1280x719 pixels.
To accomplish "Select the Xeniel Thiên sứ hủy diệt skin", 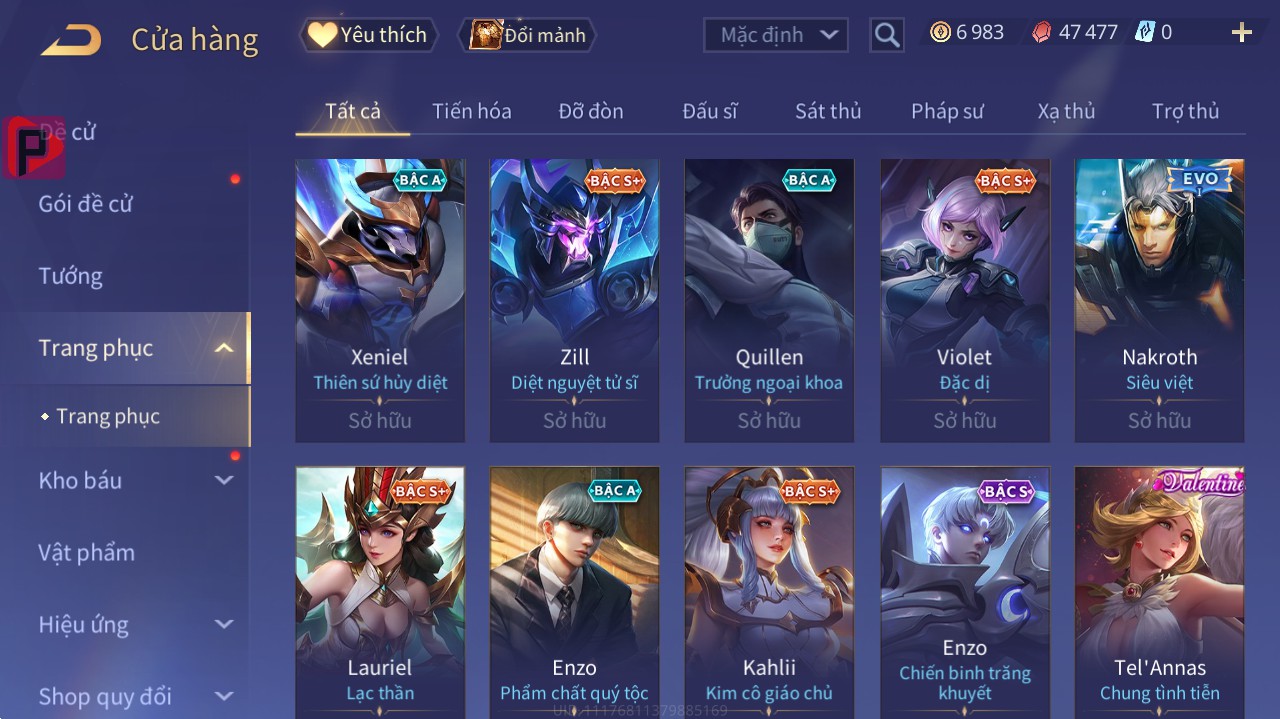I will 380,300.
